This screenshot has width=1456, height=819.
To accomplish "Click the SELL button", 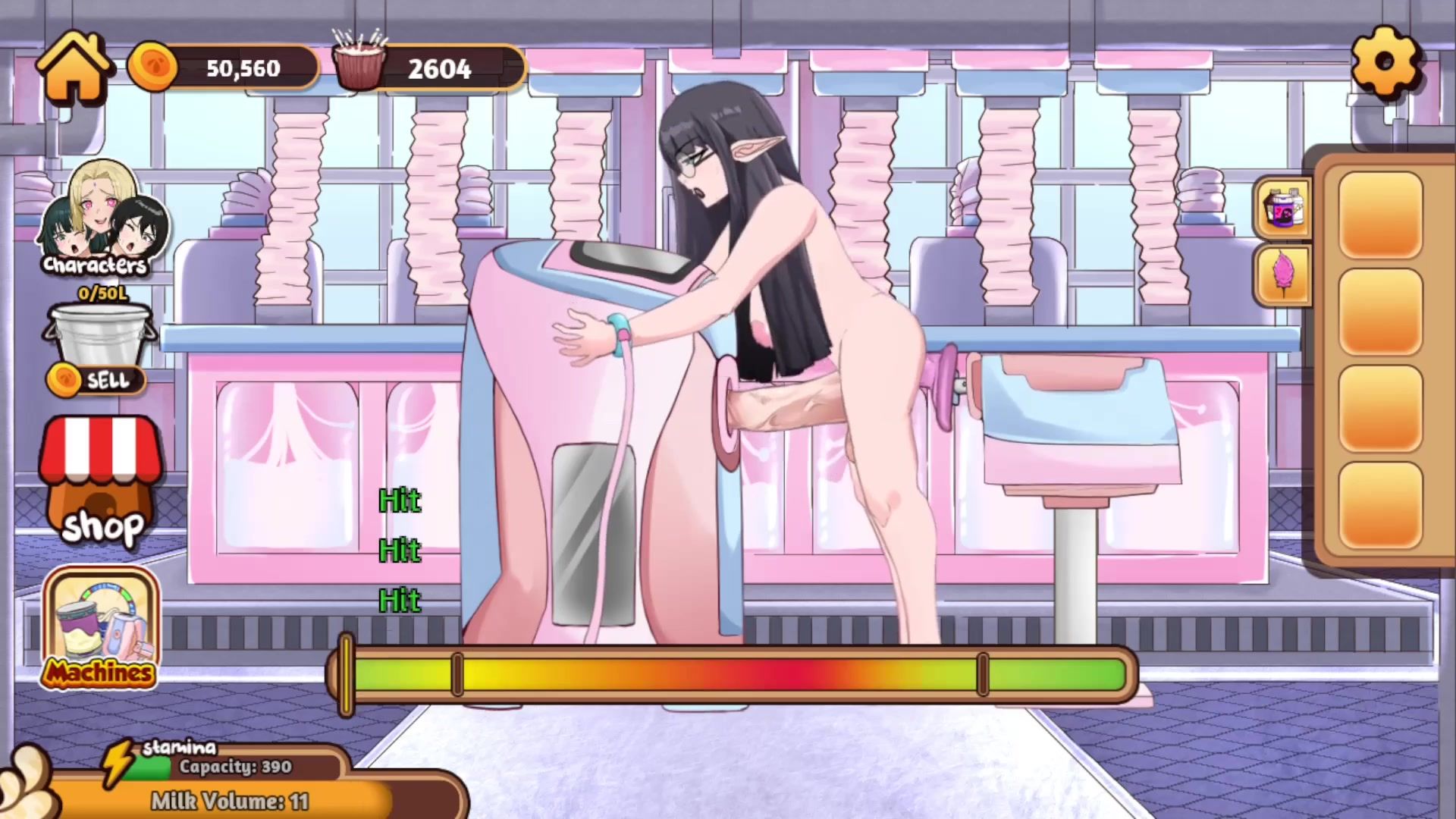I will coord(97,380).
